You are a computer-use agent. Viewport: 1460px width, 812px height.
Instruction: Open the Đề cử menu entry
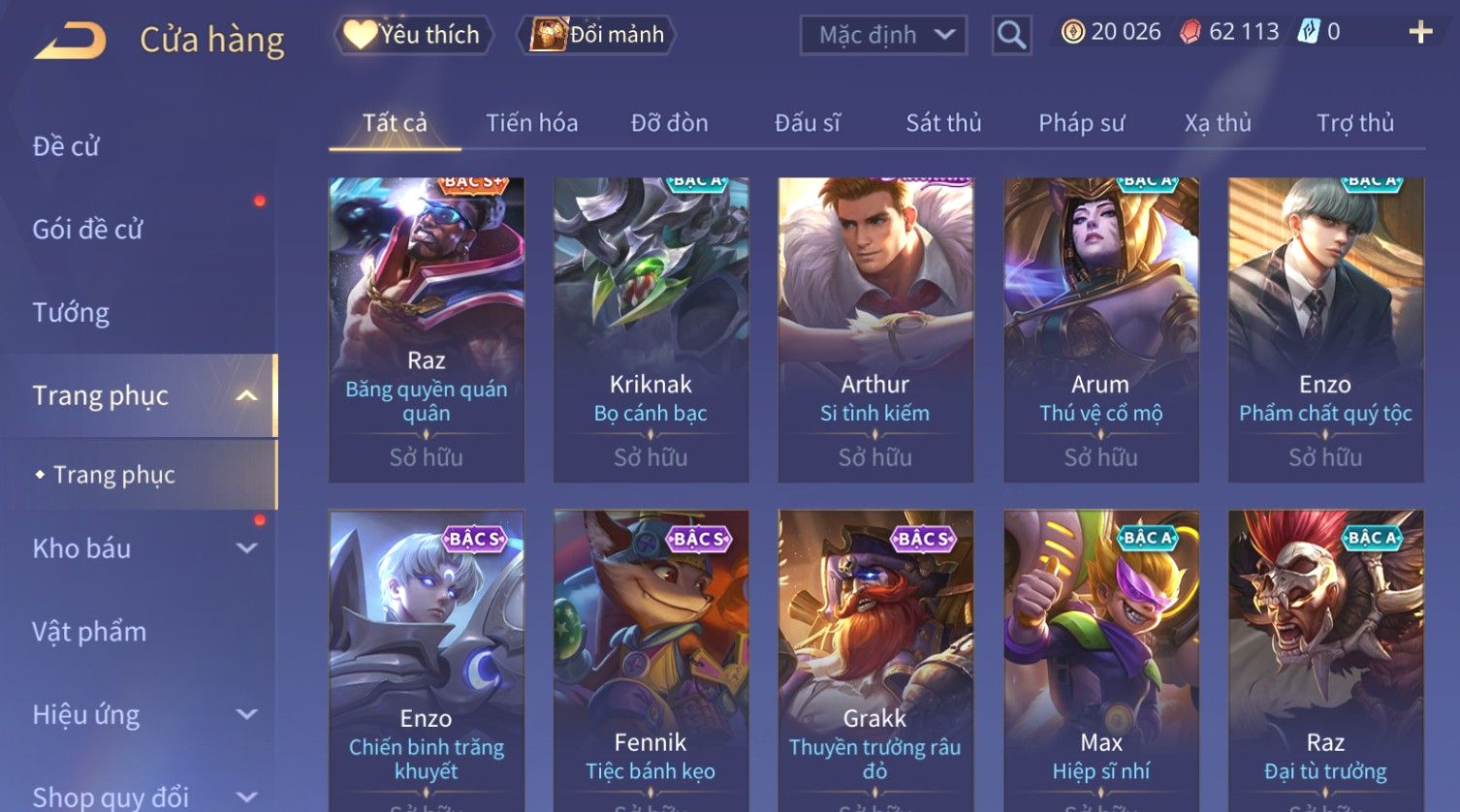(x=66, y=146)
